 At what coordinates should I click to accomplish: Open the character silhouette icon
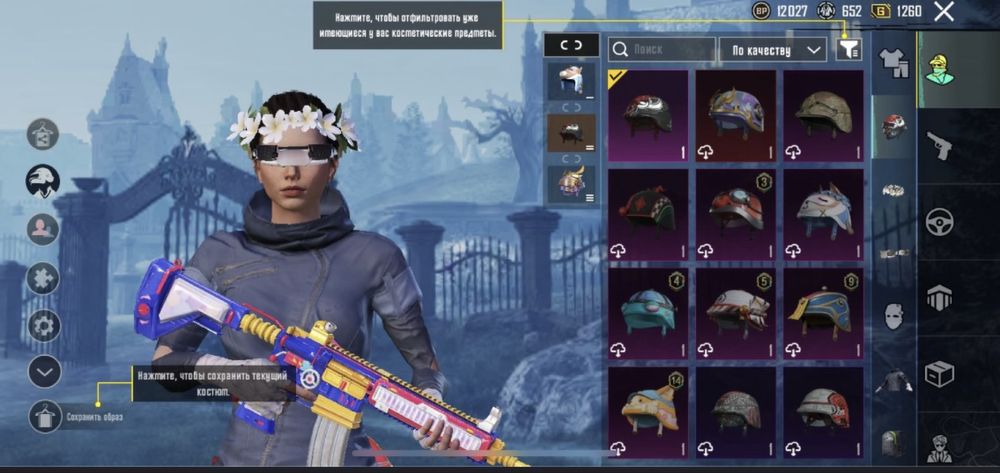pos(43,229)
